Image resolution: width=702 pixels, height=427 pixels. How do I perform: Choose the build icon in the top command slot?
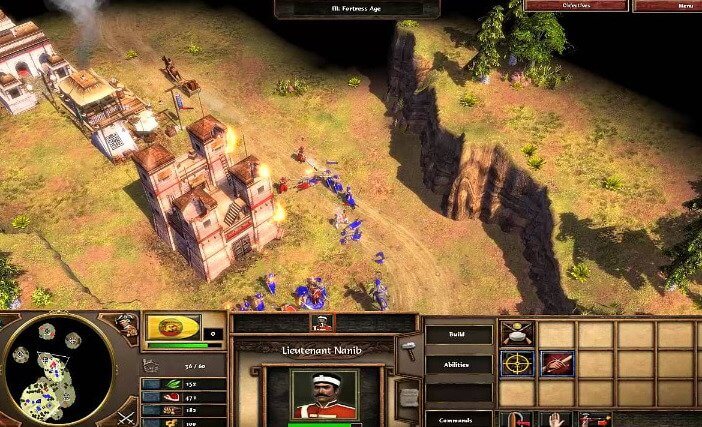point(517,334)
